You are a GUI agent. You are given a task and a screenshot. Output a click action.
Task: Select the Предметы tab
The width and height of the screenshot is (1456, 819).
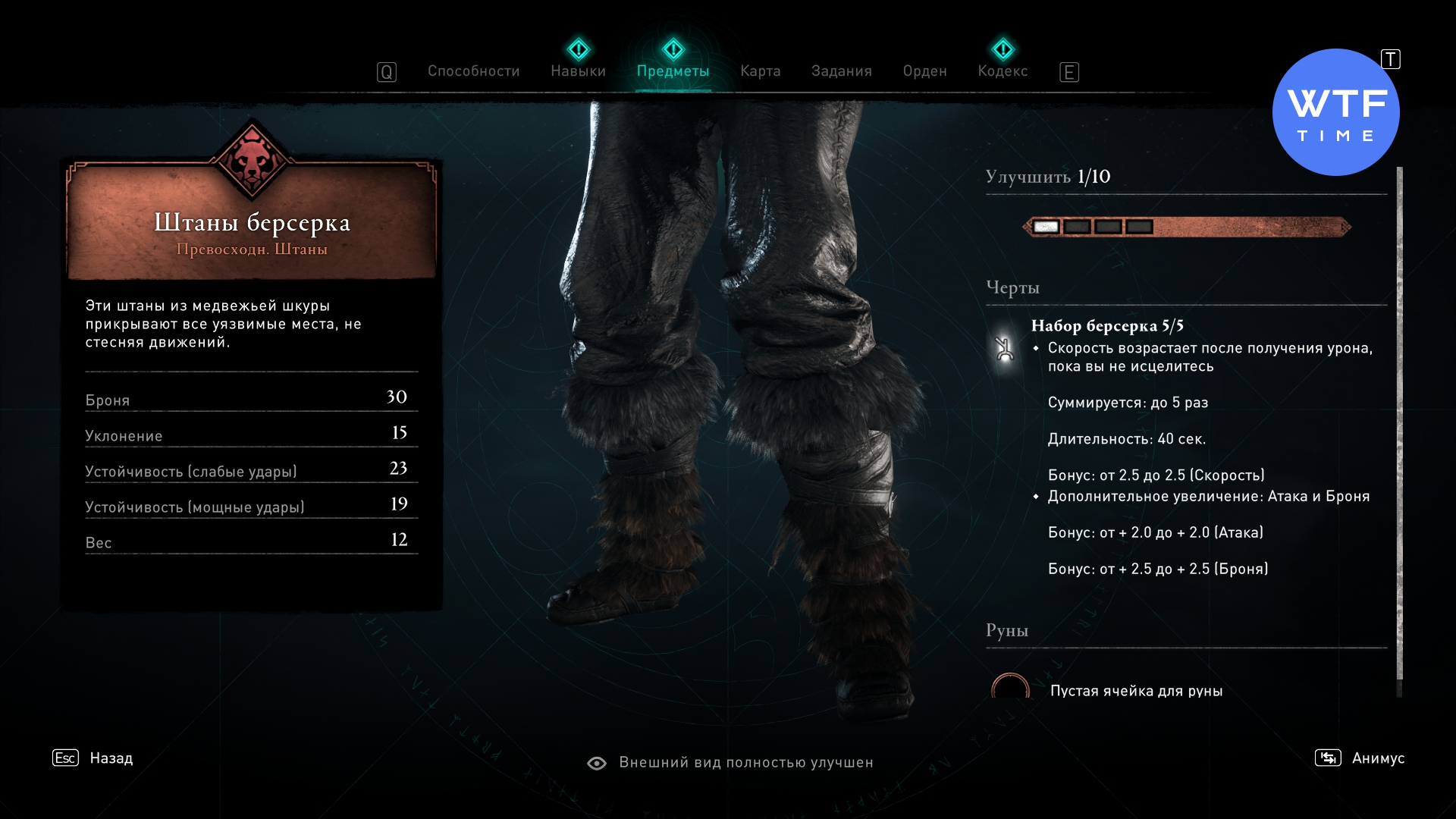click(673, 71)
